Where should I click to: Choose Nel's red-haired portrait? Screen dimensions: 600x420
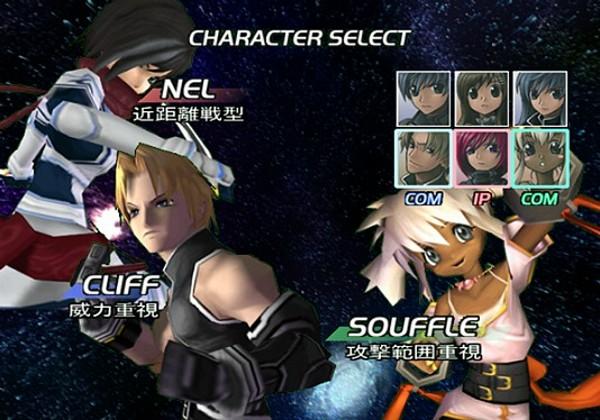click(481, 157)
